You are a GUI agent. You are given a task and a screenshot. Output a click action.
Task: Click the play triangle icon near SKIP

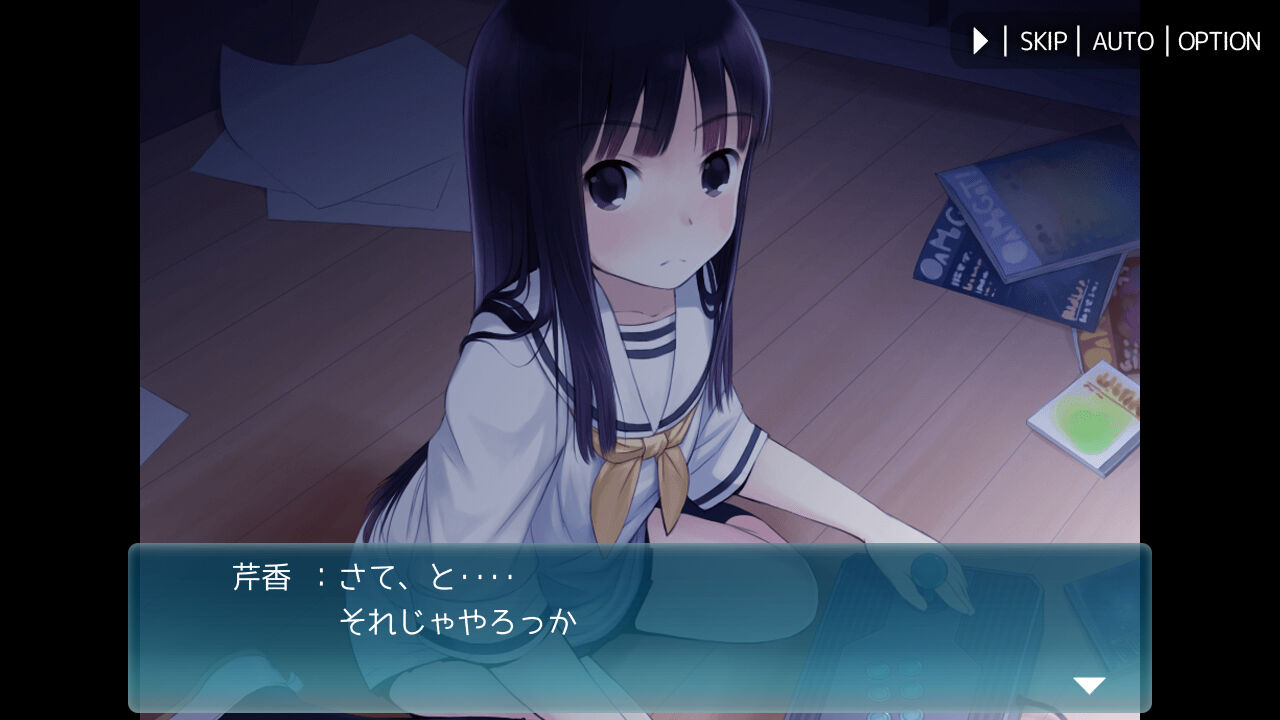(x=978, y=41)
